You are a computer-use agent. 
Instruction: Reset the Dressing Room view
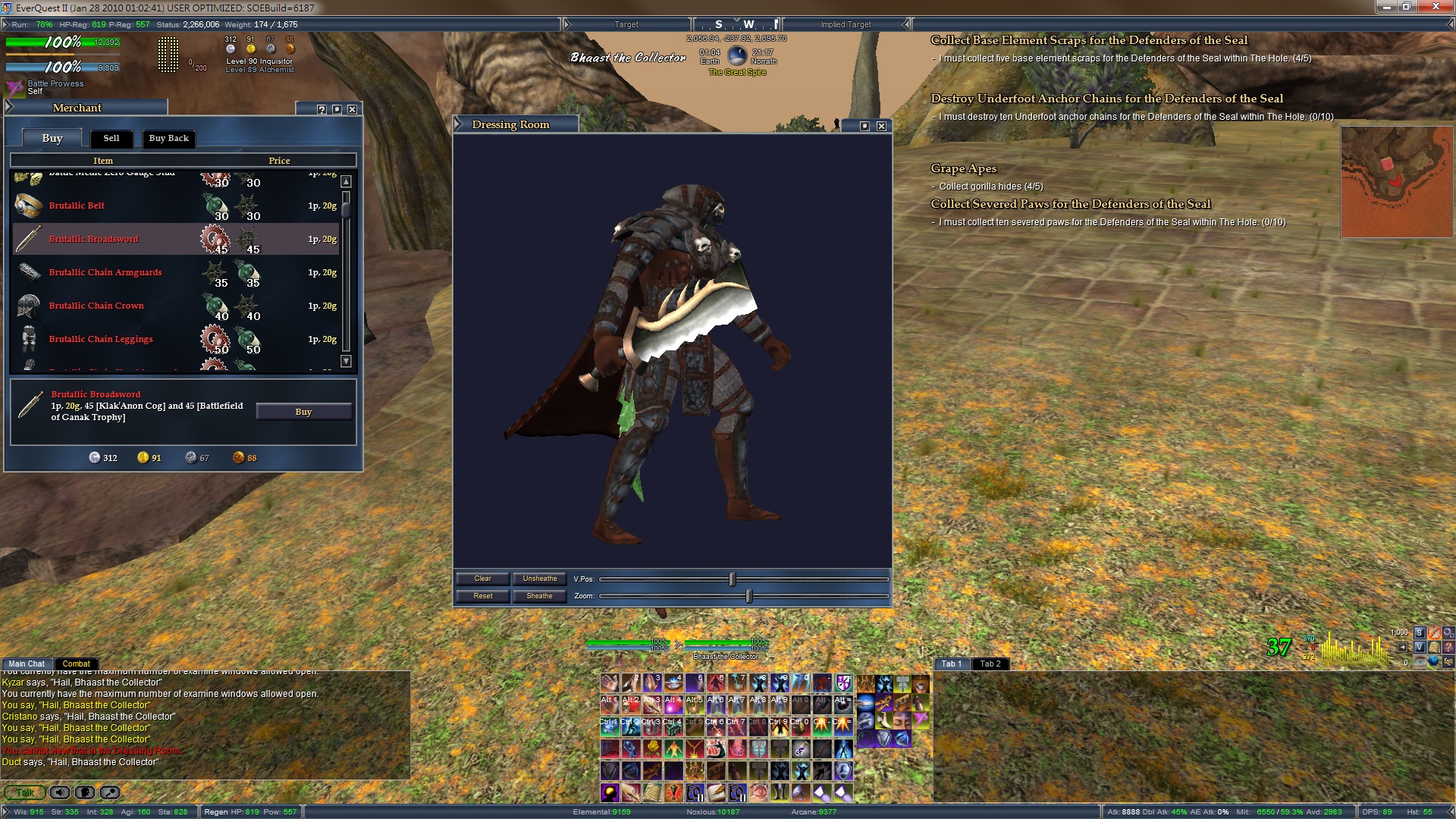tap(482, 596)
